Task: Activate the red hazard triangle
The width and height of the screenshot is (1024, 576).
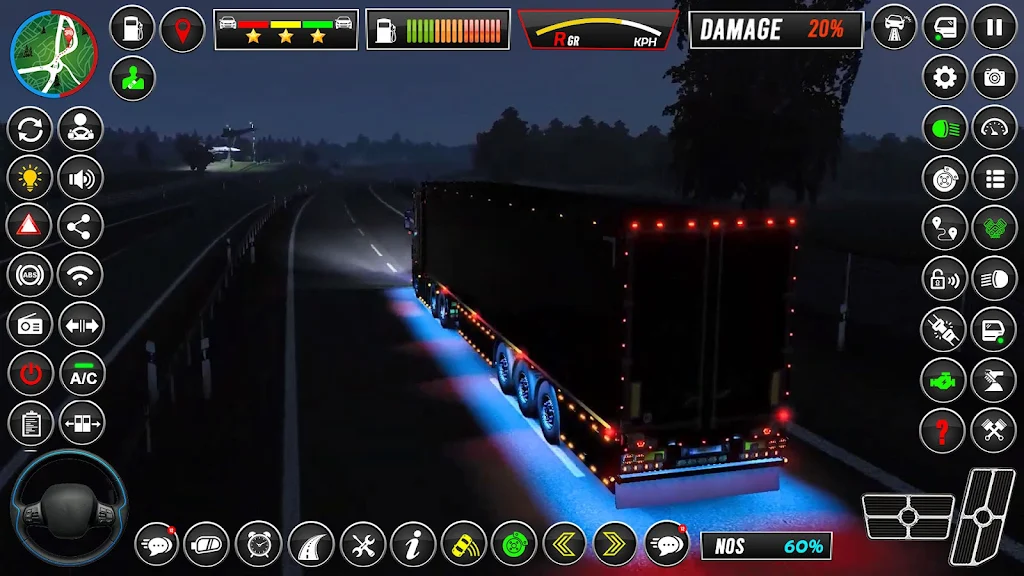Action: pos(30,226)
